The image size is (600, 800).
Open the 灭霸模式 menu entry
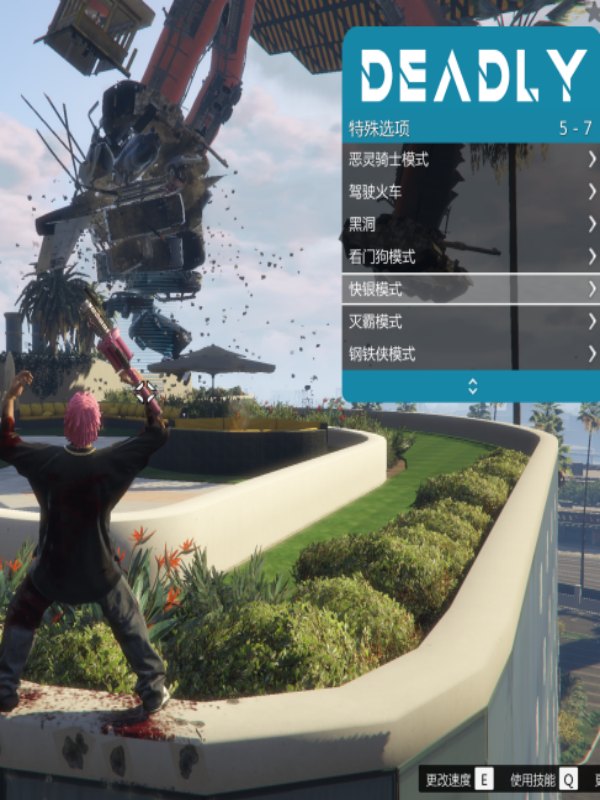(470, 322)
